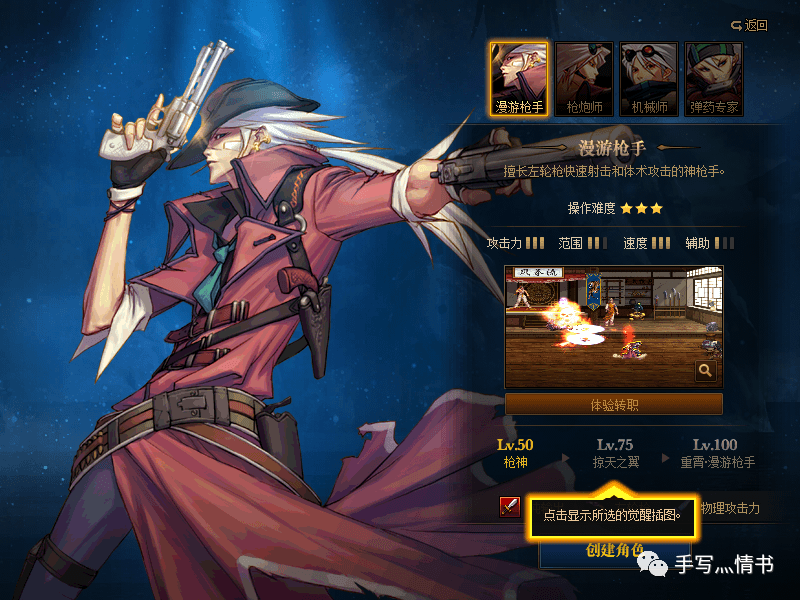800x600 pixels.
Task: Click the 体验转职 button
Action: [x=614, y=405]
